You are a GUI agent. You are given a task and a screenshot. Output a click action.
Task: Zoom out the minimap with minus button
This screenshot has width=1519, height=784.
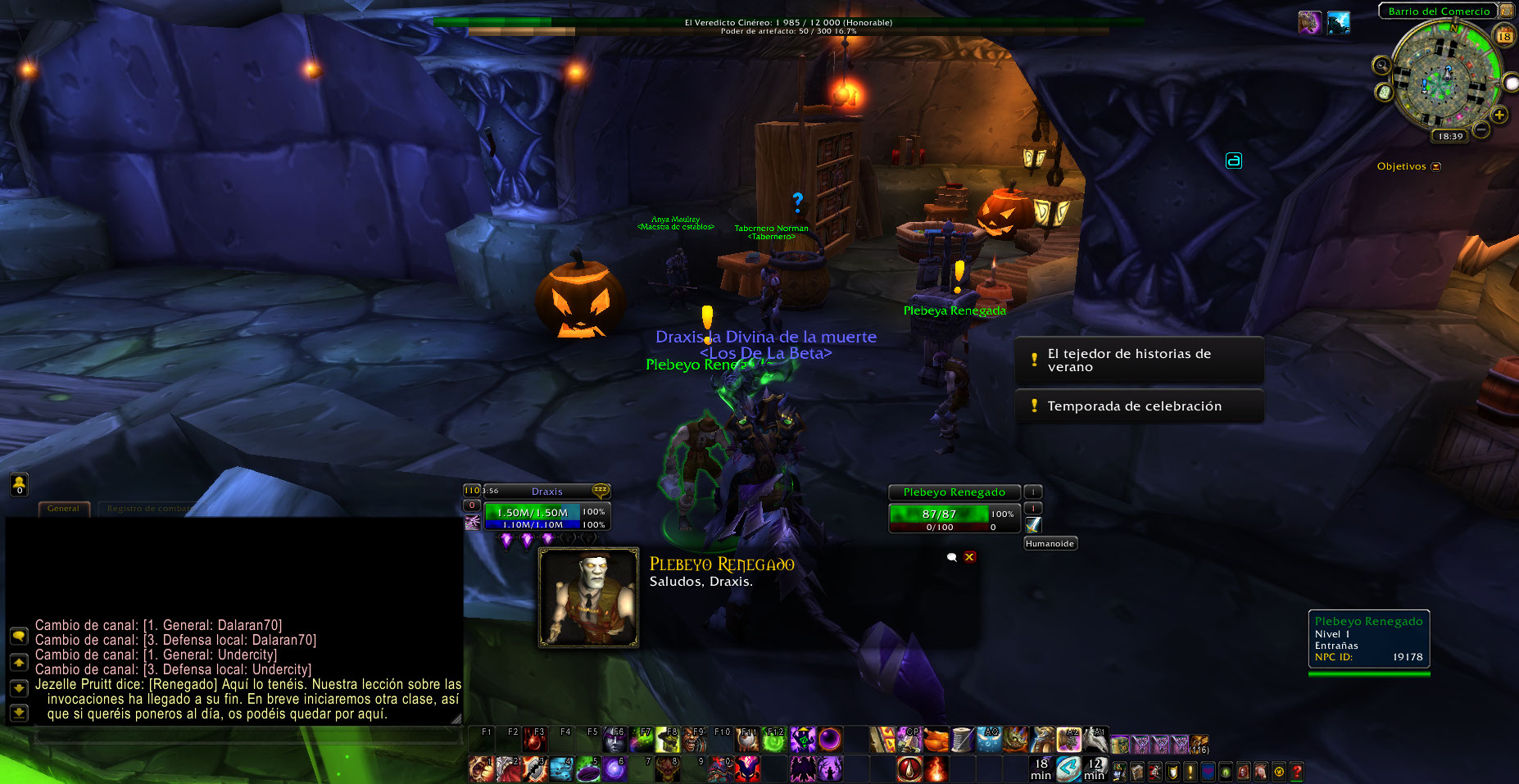(1481, 129)
